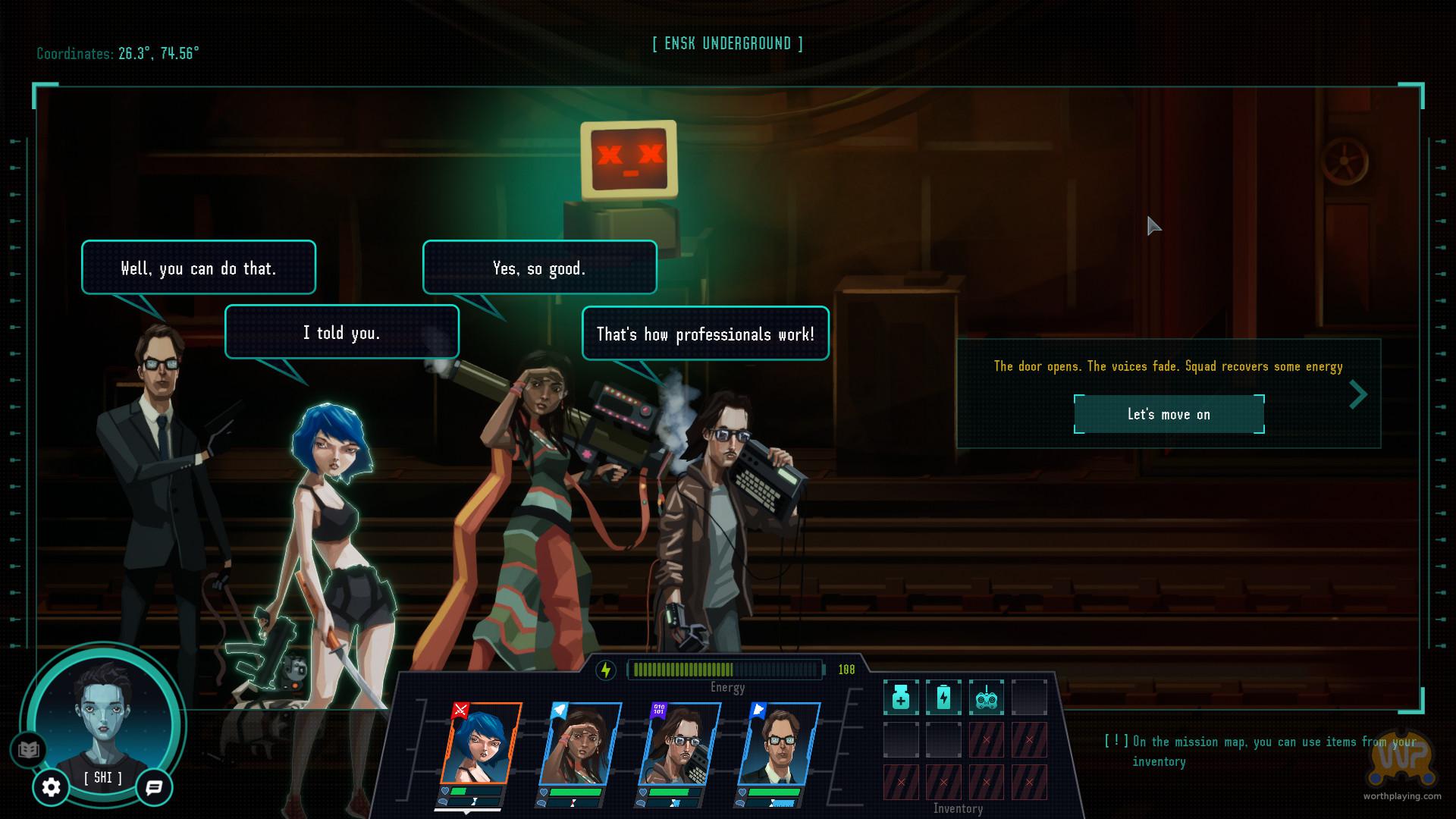The height and width of the screenshot is (819, 1456).
Task: Advance with the right chevron arrow
Action: tap(1358, 394)
